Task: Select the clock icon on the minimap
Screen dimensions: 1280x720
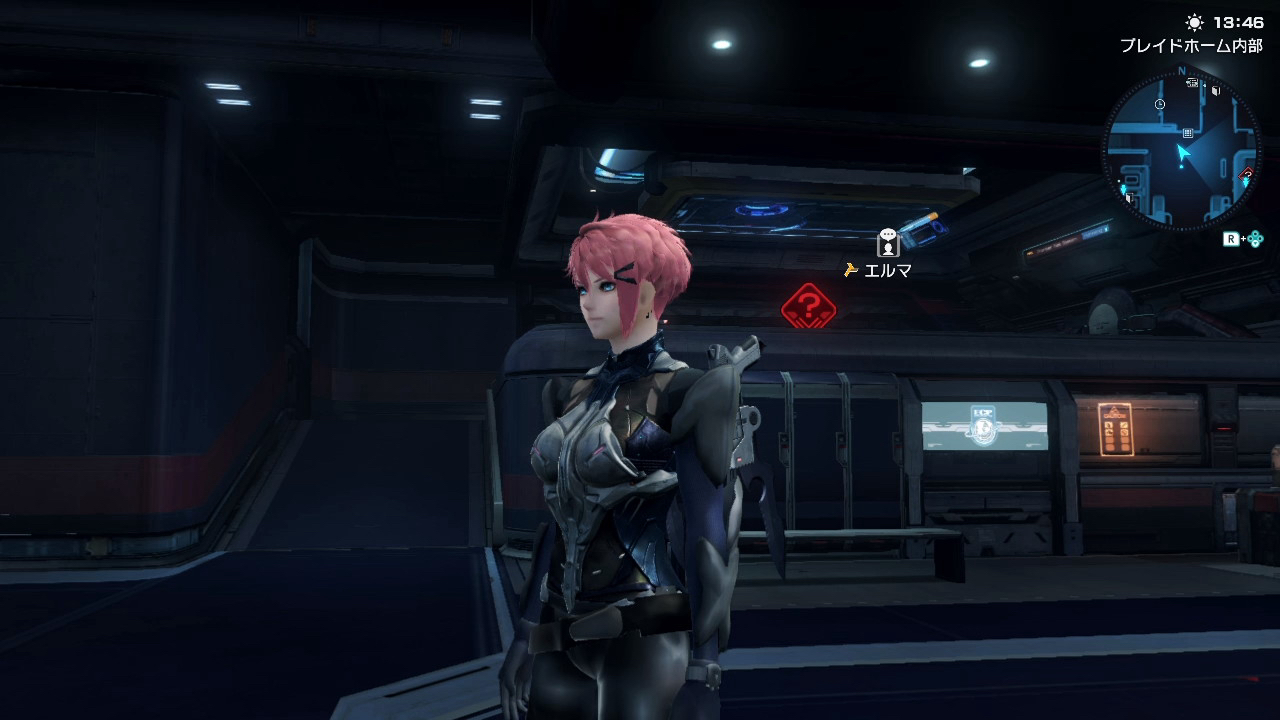Action: (1159, 104)
